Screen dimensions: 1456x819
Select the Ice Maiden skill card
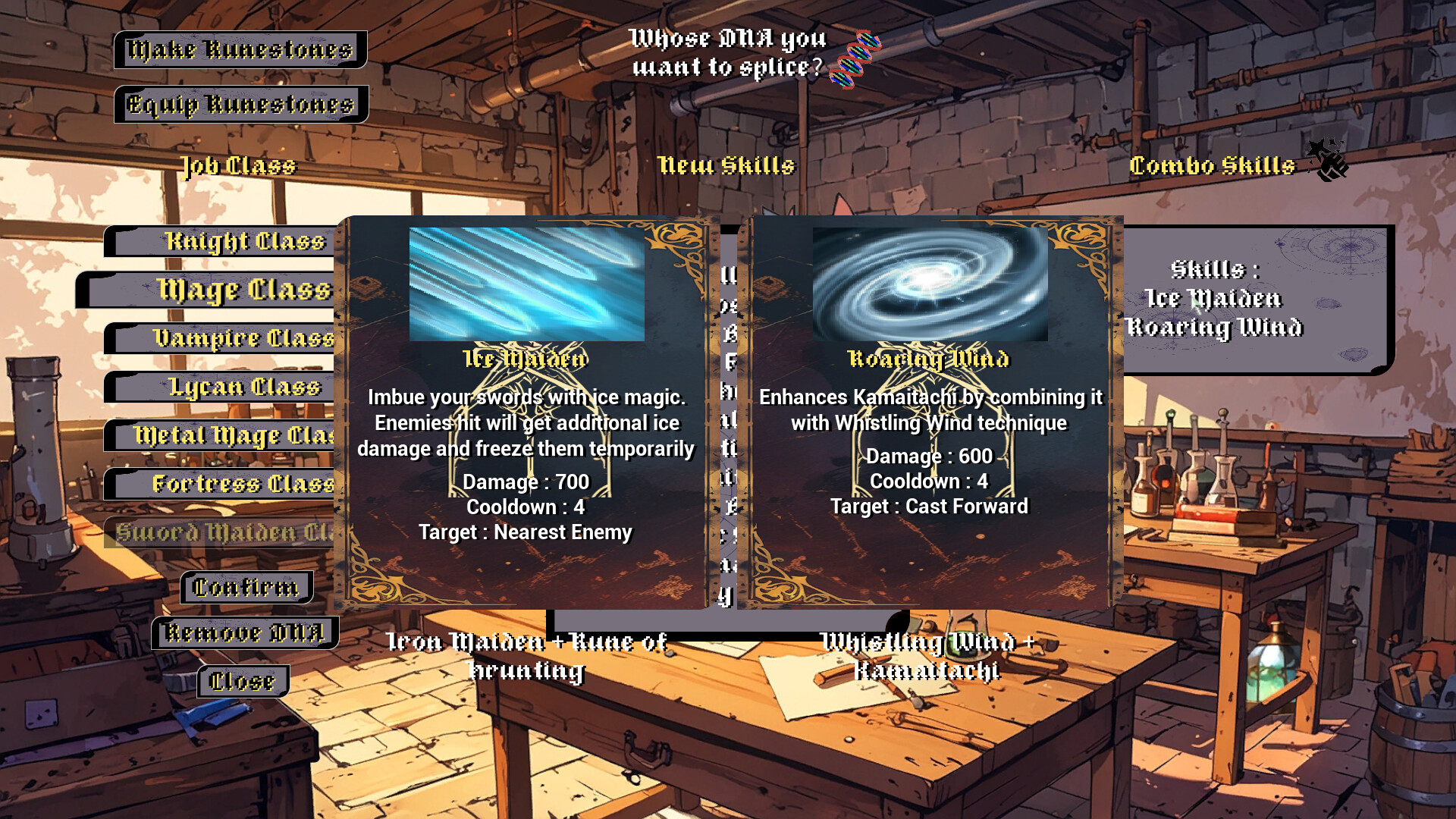pos(526,412)
